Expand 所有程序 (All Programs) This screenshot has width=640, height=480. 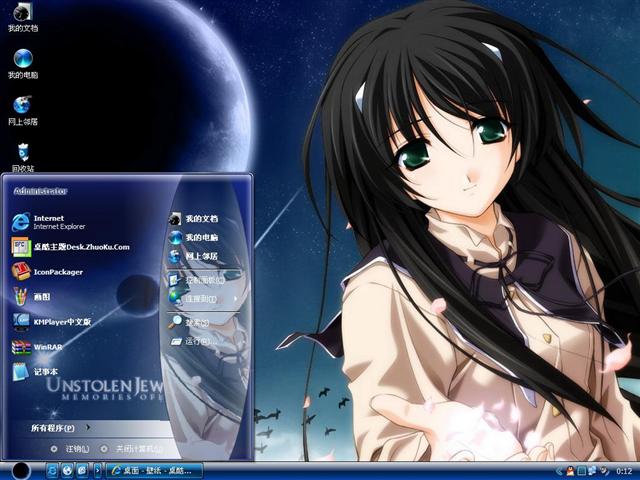[55, 428]
